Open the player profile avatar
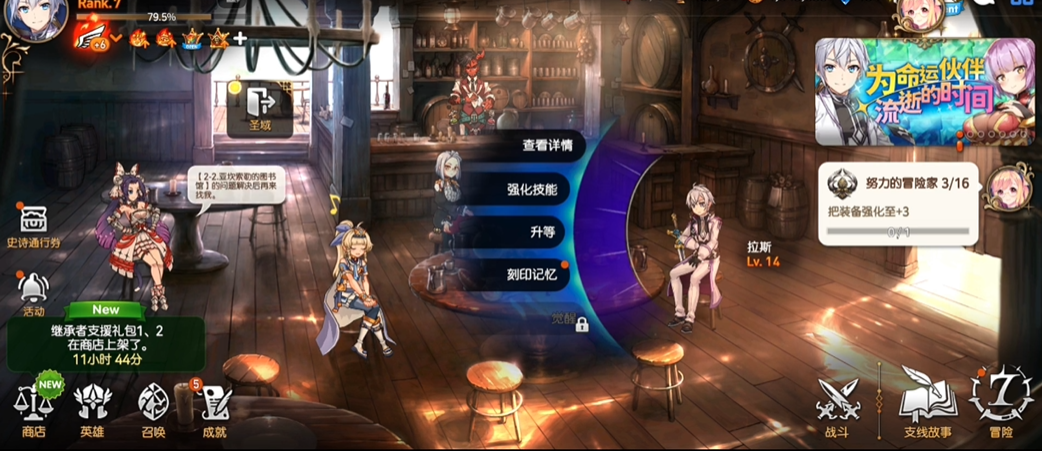This screenshot has width=1042, height=451. (36, 20)
